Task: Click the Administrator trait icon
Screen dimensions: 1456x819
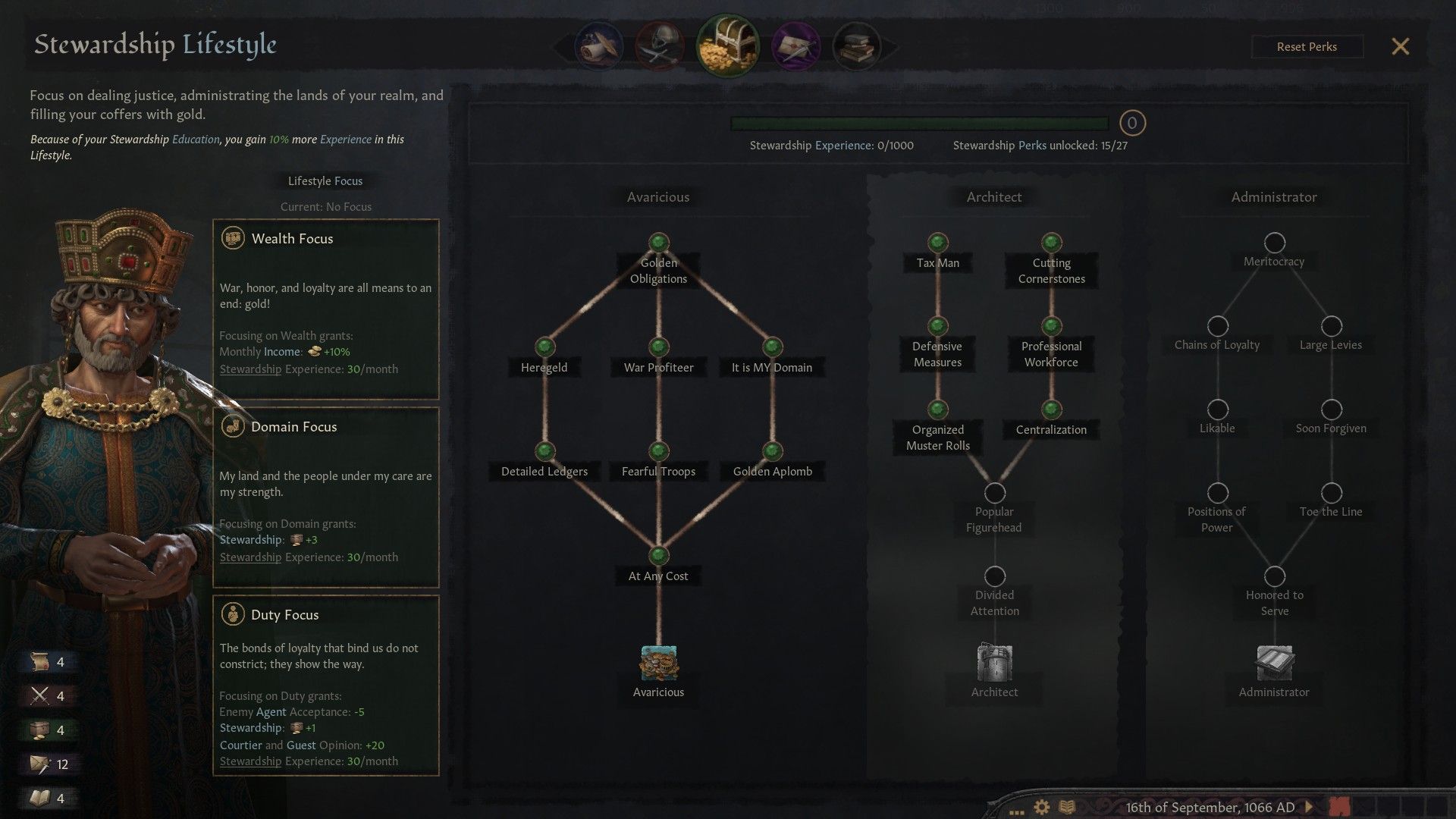Action: 1273,663
